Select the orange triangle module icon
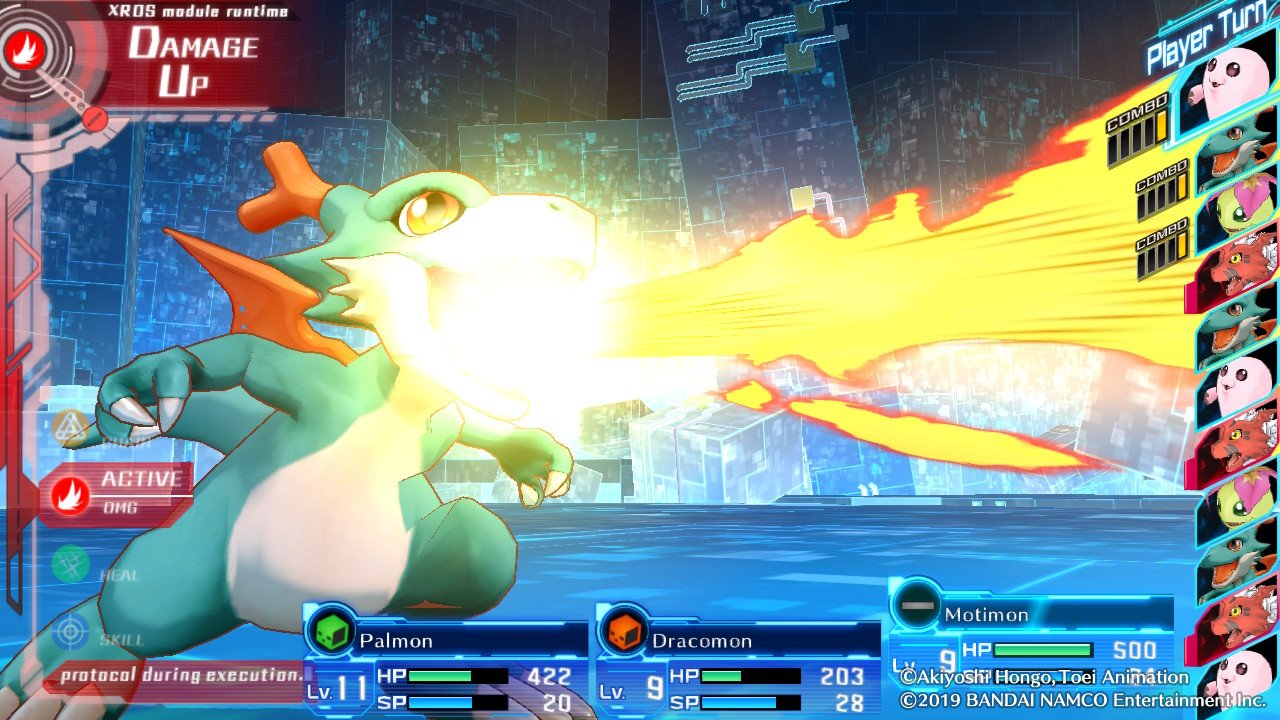Image resolution: width=1280 pixels, height=720 pixels. [x=71, y=428]
